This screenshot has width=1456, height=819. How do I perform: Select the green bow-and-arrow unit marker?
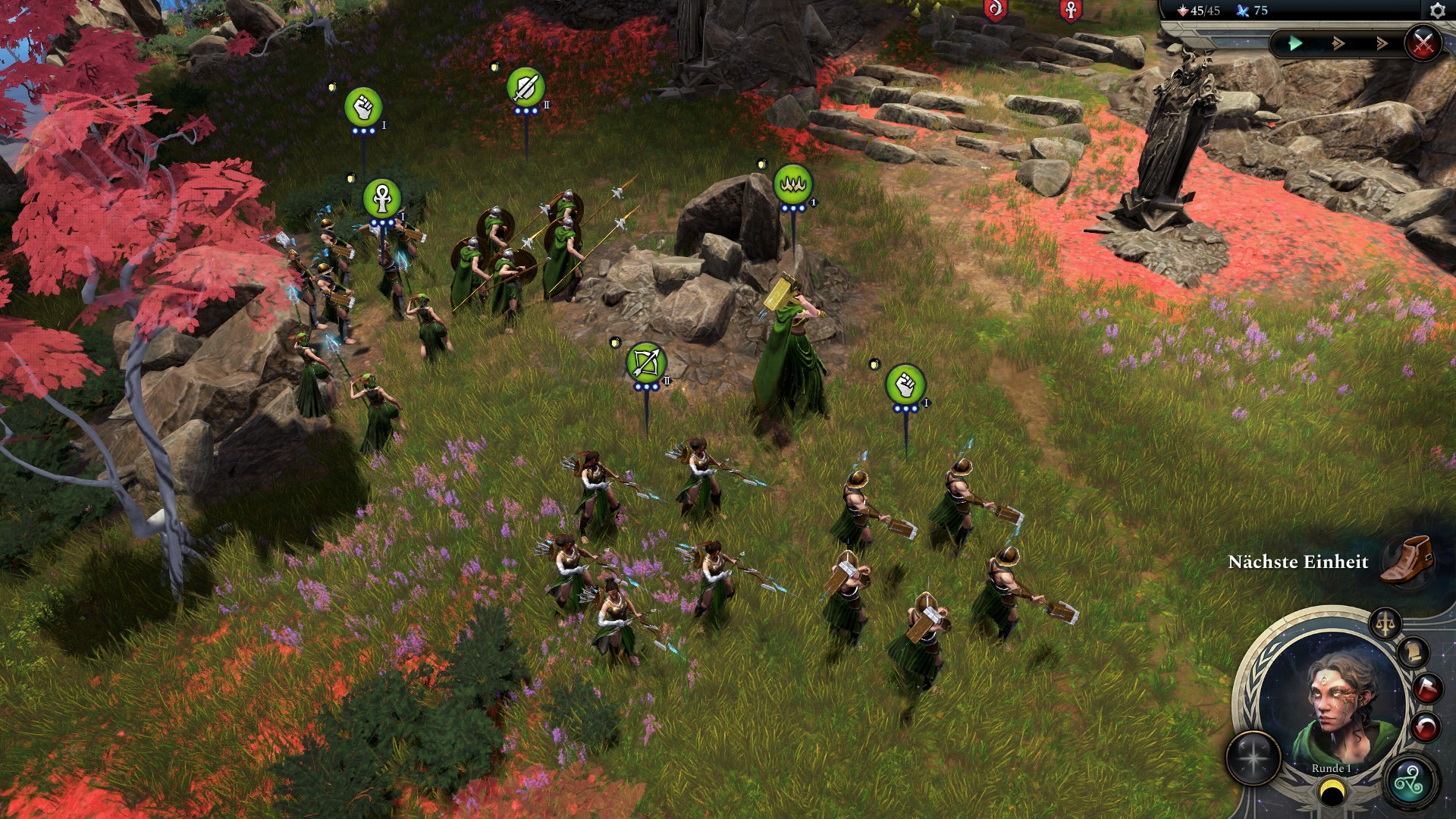coord(646,363)
